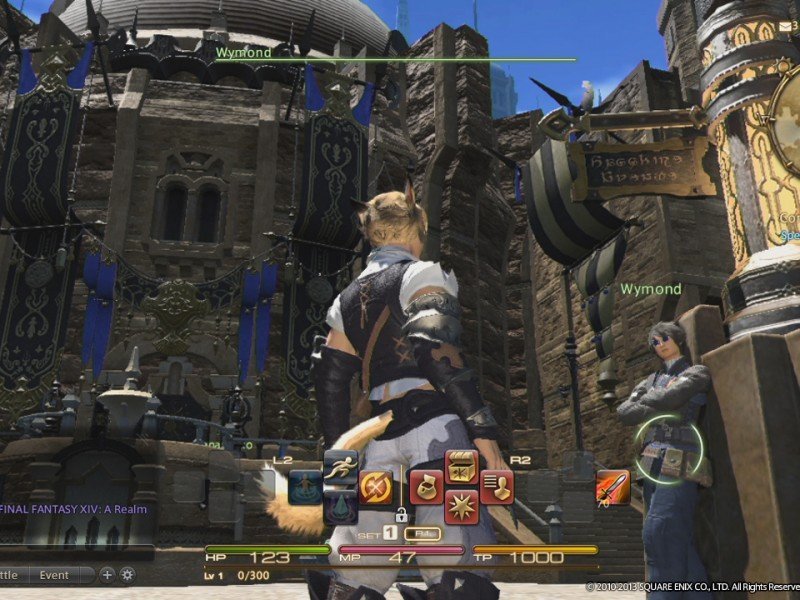Click the hotbar set number 1 indicator
800x600 pixels.
390,534
